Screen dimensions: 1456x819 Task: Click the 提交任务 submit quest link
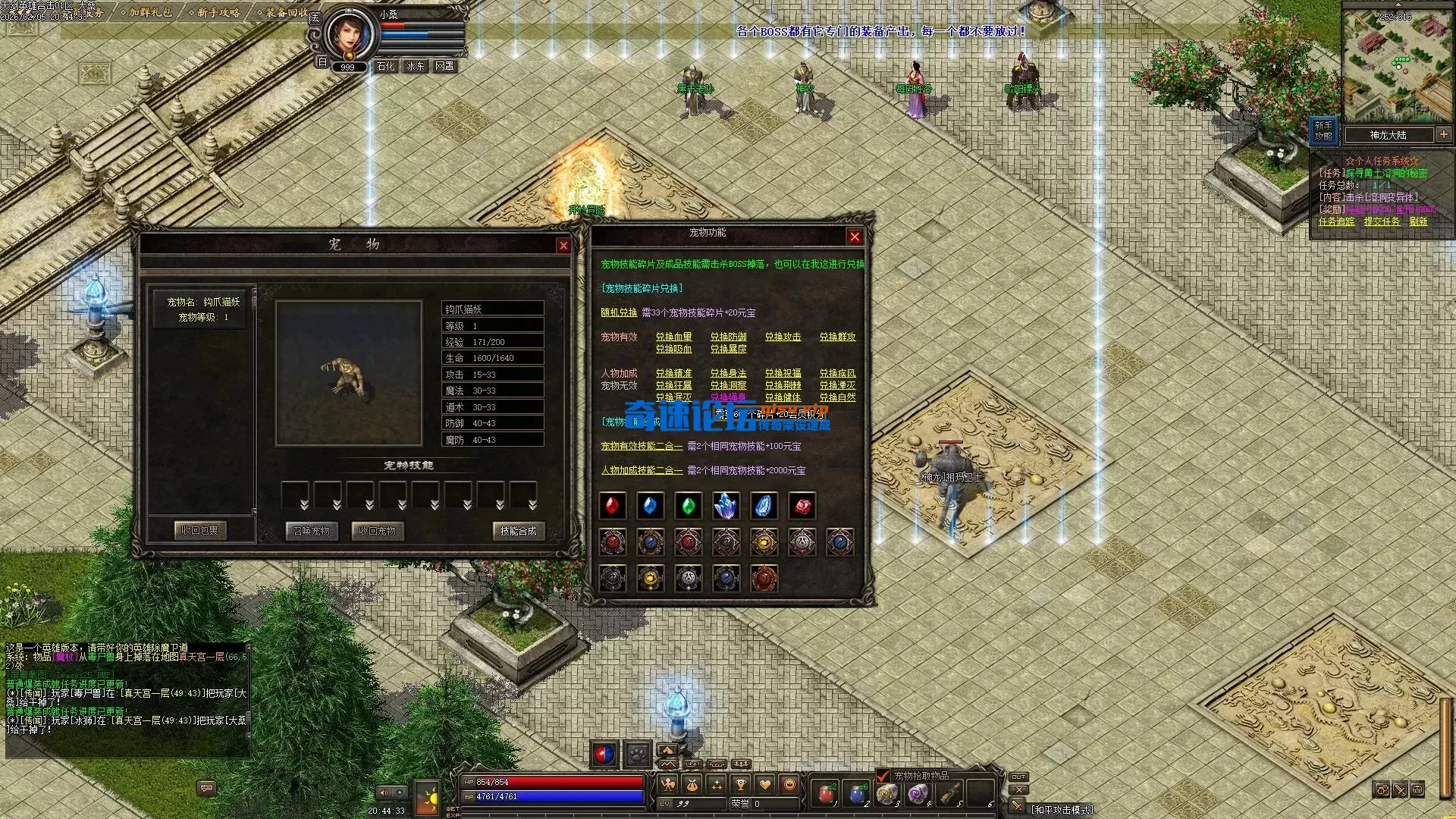(1382, 221)
